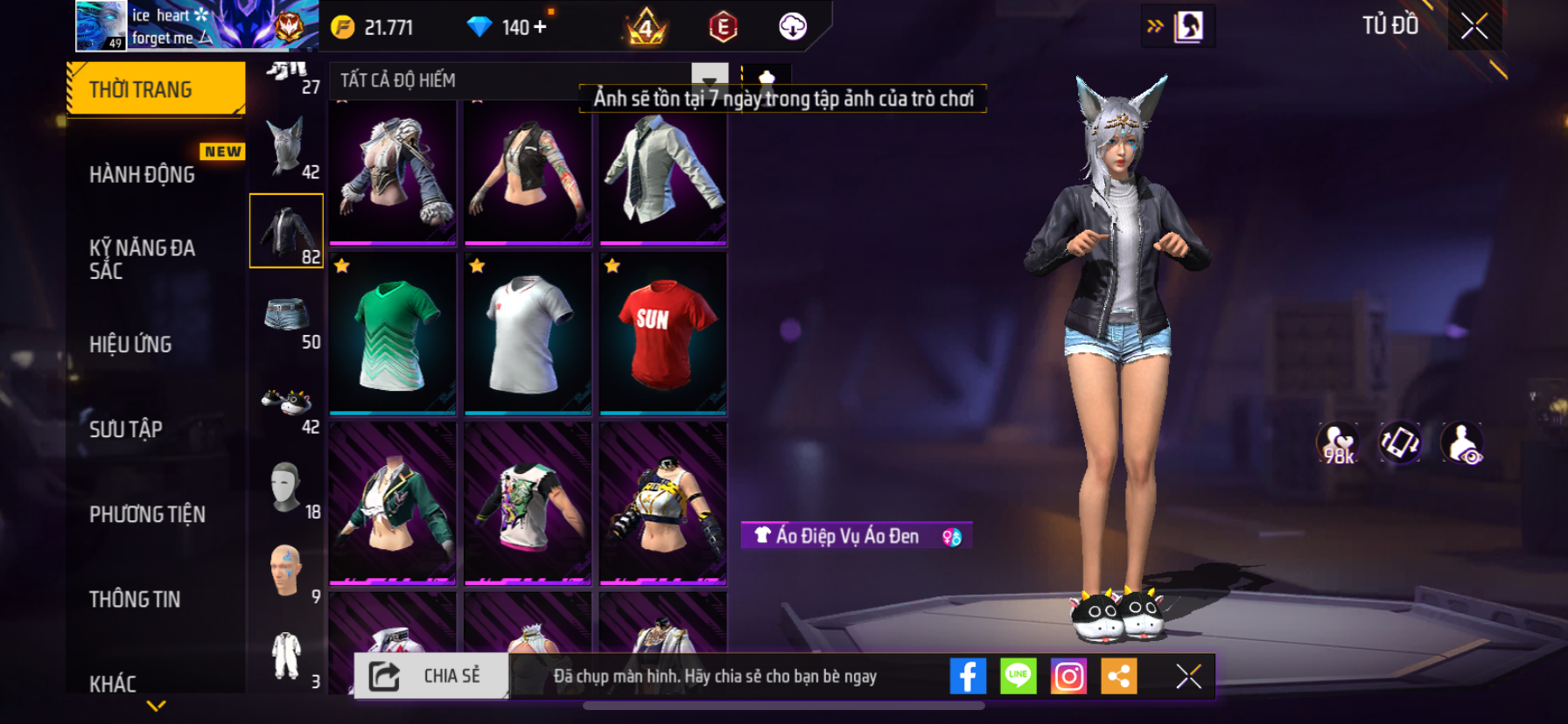The image size is (1568, 724).
Task: Click the Chia Sẻ share button
Action: (x=431, y=676)
